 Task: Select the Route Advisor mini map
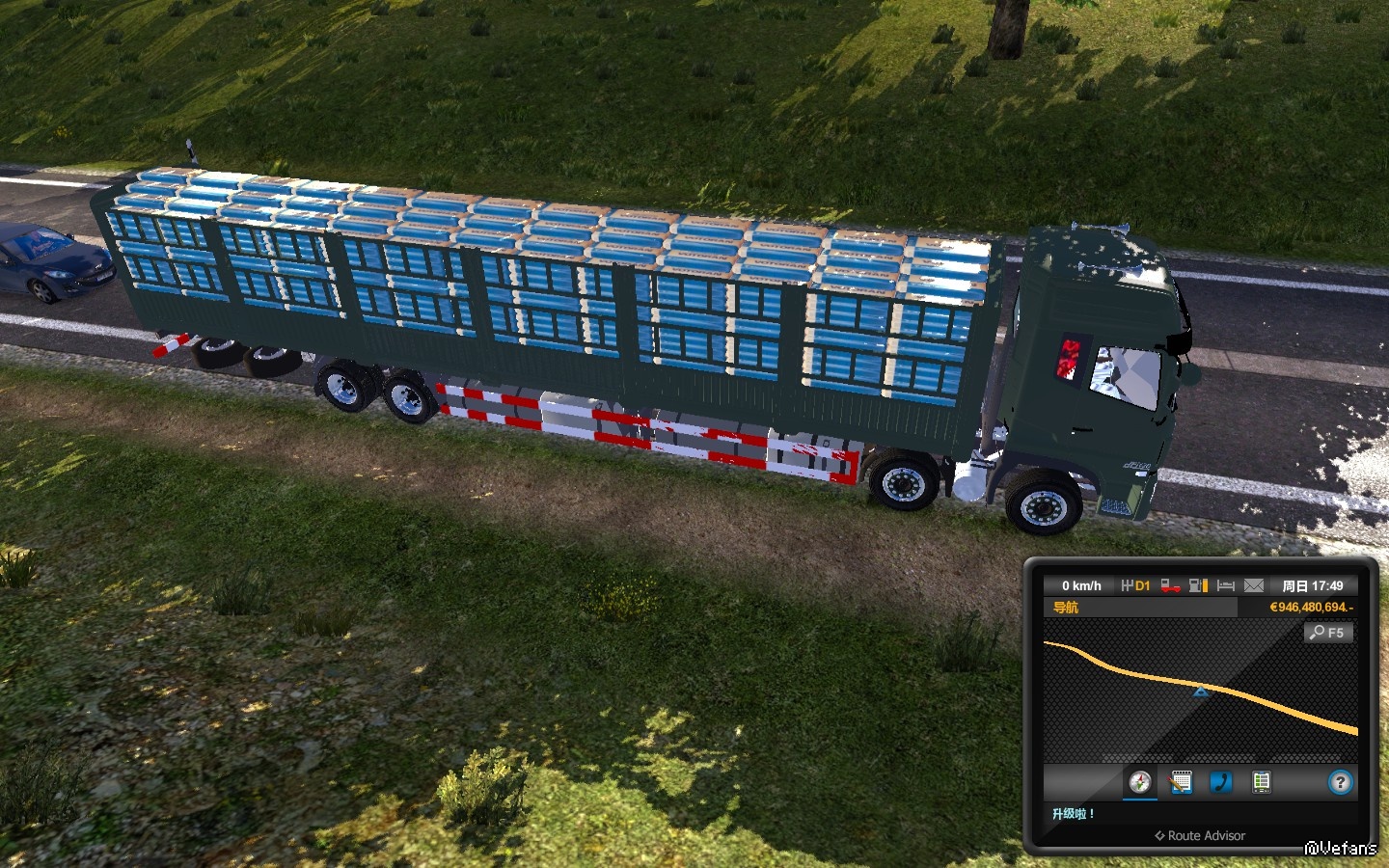[x=1200, y=691]
